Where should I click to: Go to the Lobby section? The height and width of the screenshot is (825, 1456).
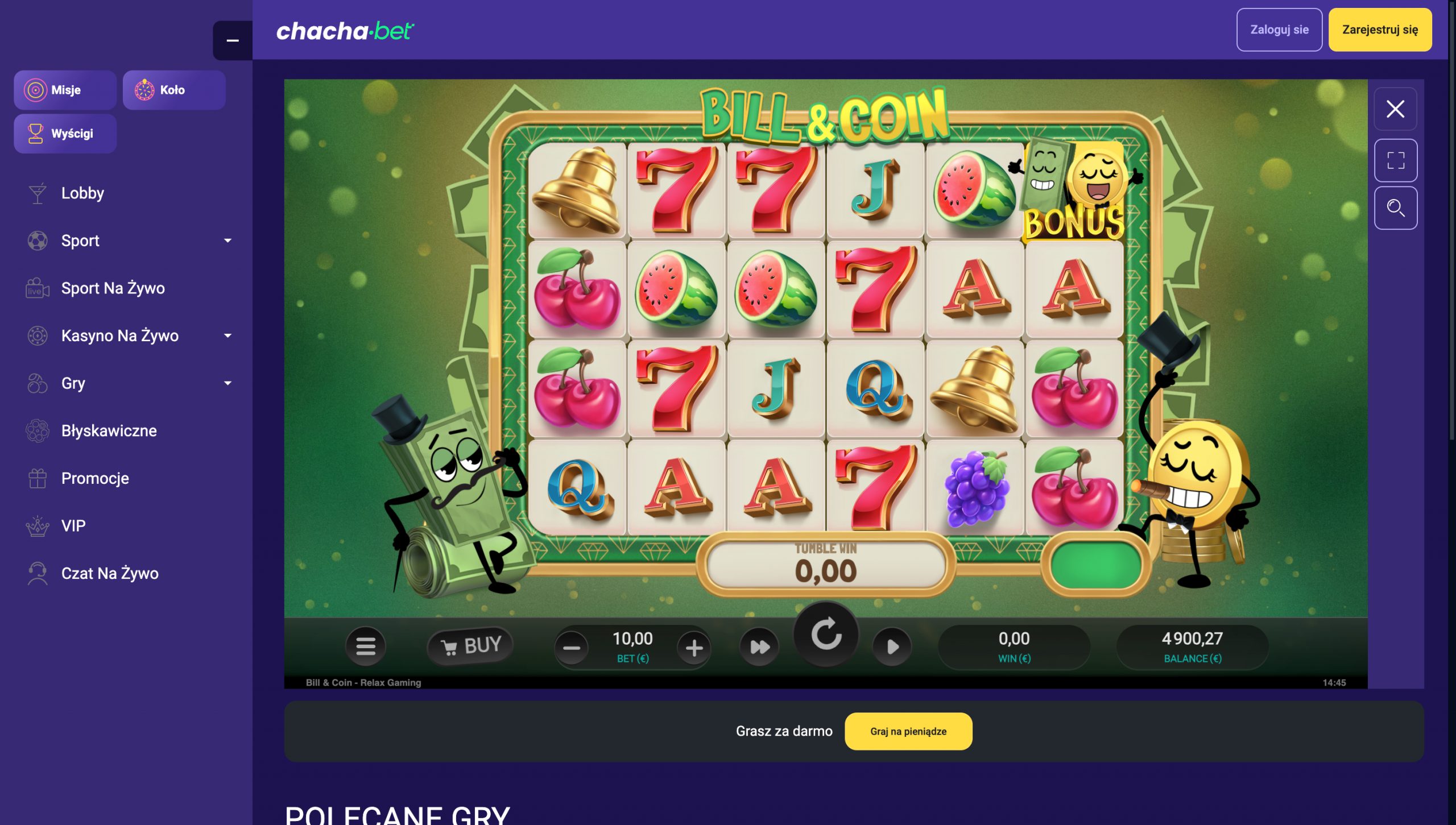(82, 193)
